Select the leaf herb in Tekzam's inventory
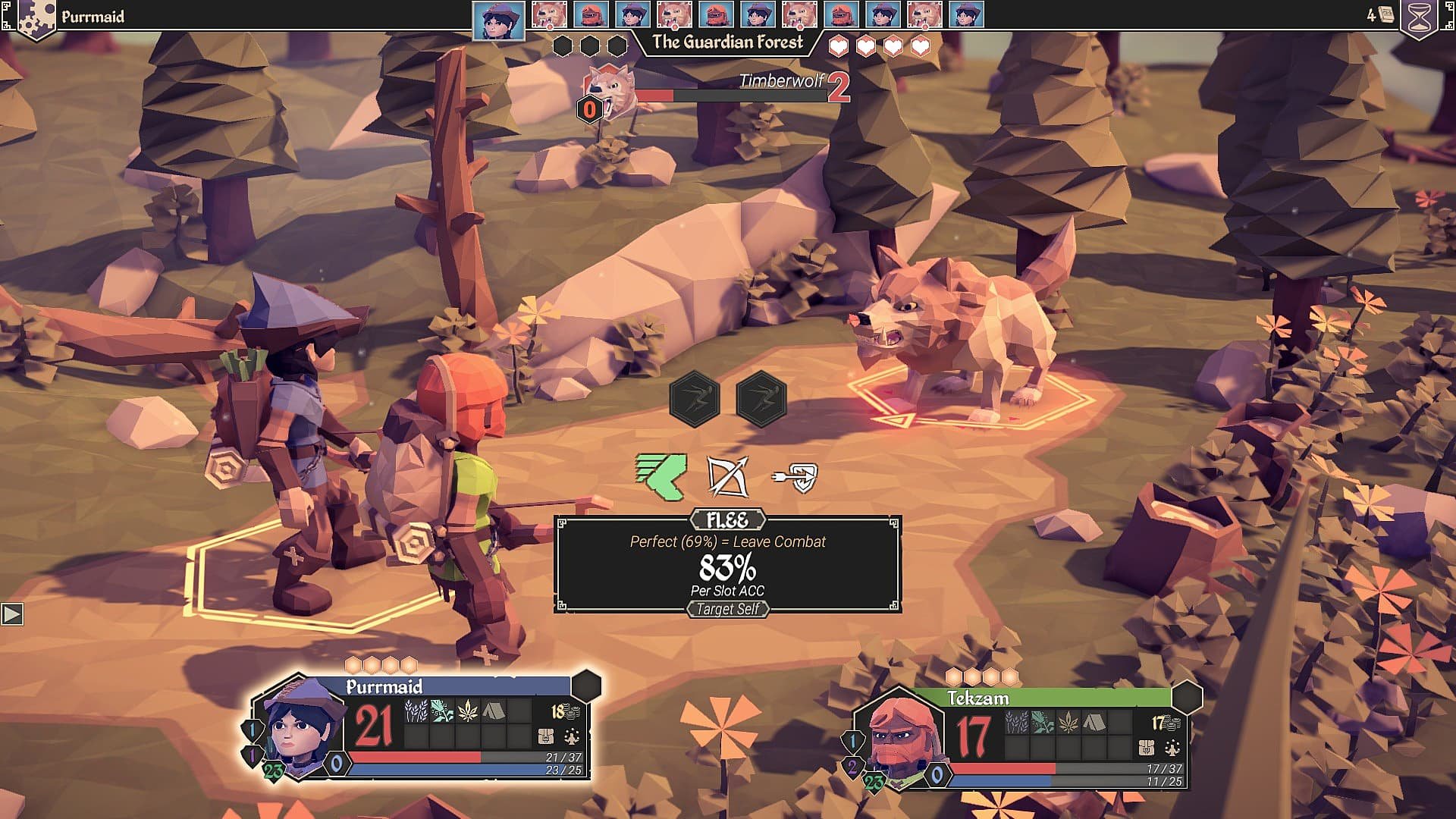Screen dimensions: 1456x819 tap(1068, 722)
